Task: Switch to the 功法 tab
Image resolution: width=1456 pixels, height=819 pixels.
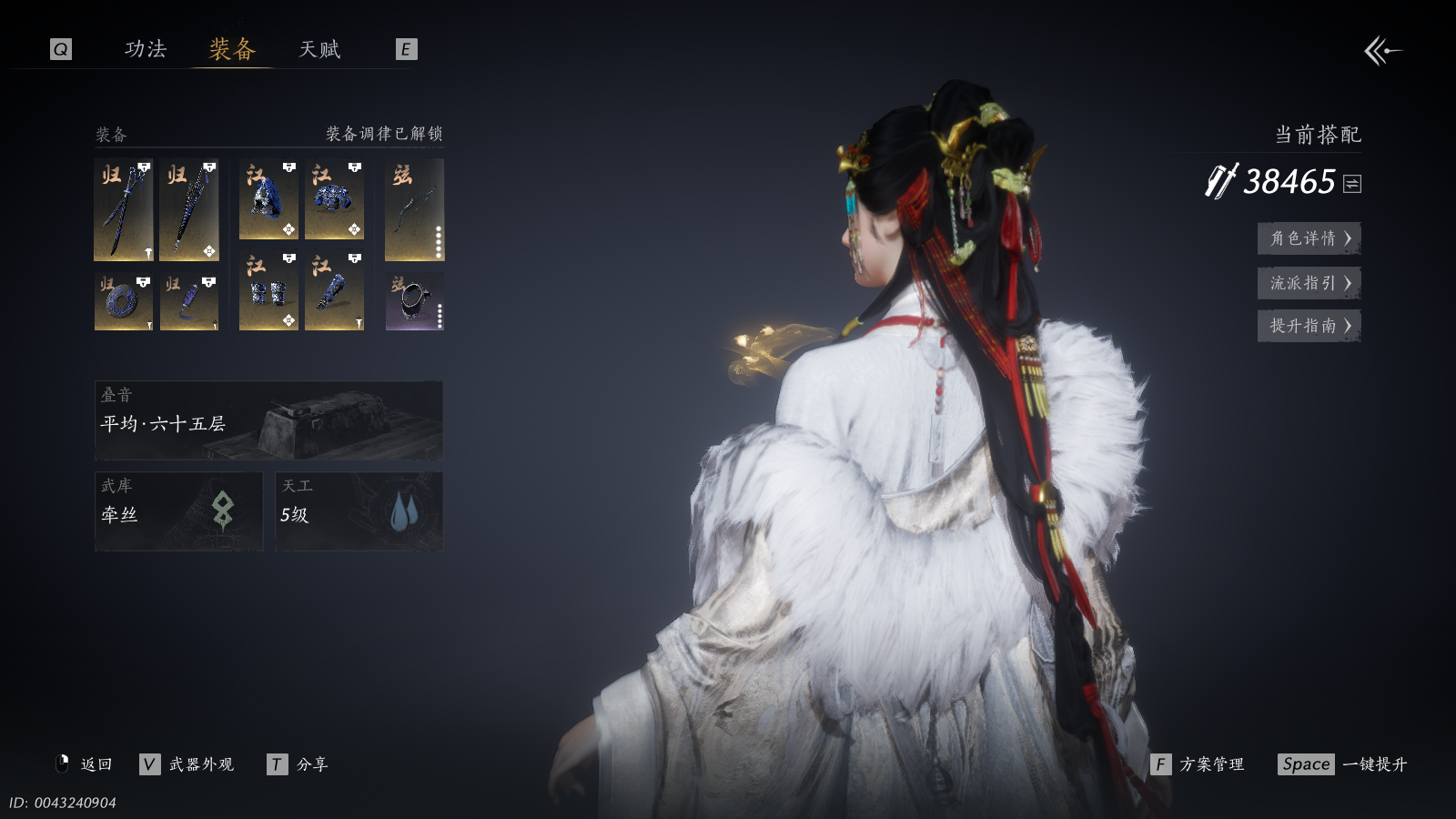Action: (146, 49)
